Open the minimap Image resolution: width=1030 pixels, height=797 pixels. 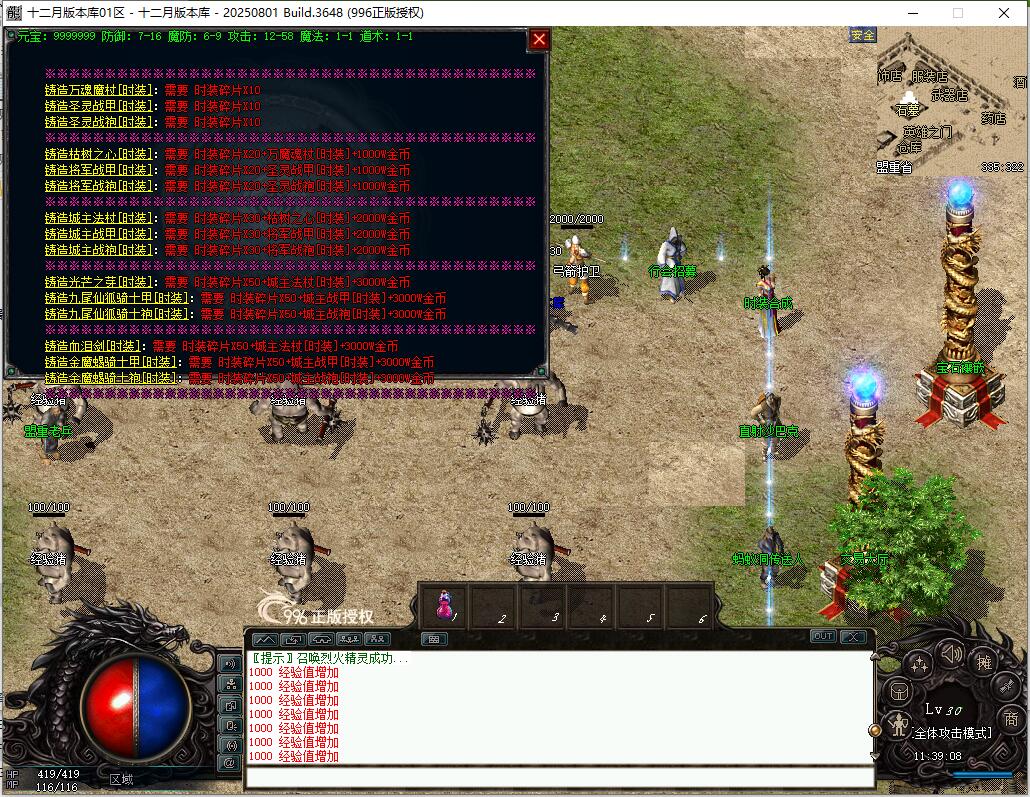(x=950, y=100)
